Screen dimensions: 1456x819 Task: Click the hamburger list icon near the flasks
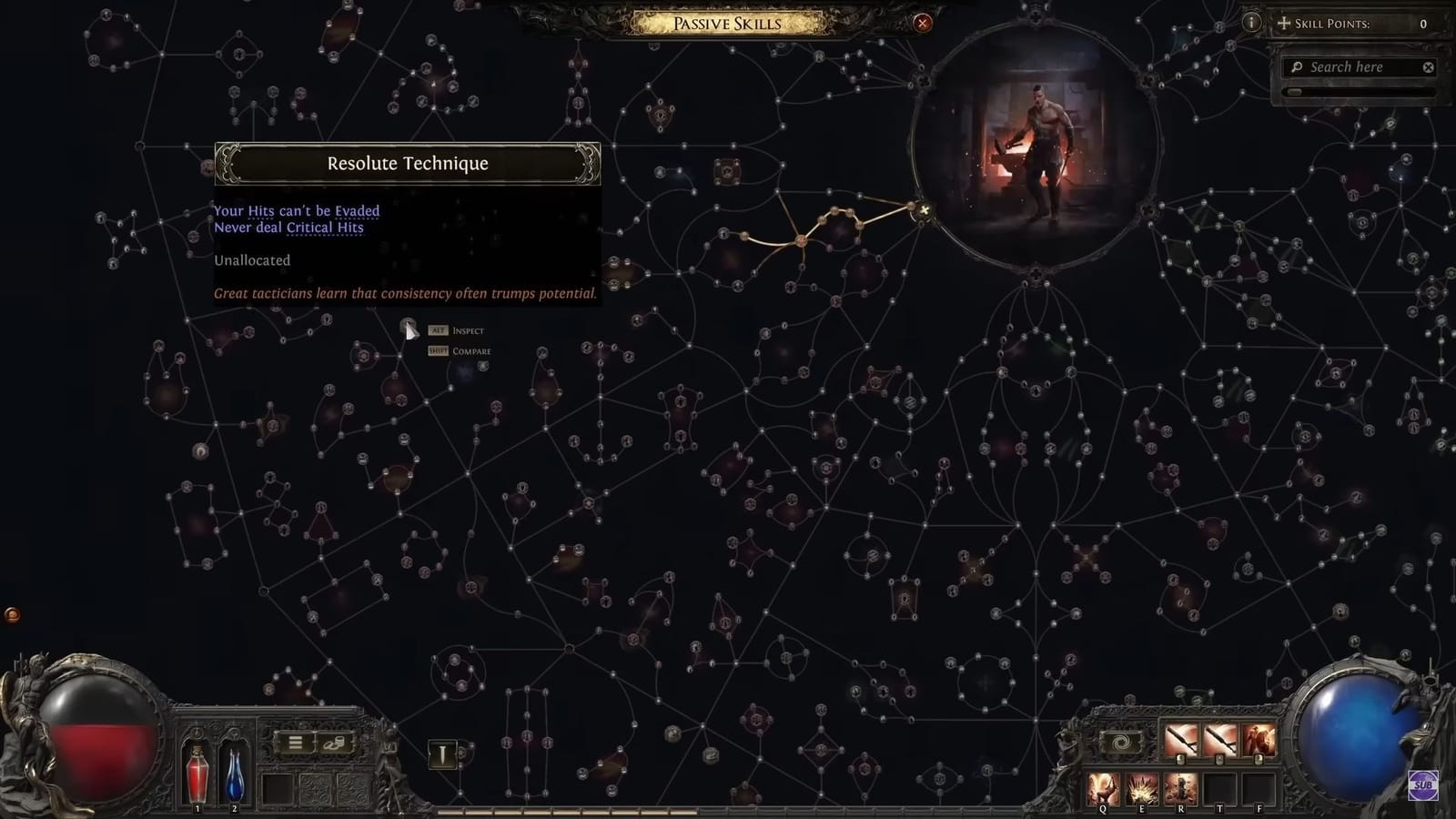tap(295, 743)
